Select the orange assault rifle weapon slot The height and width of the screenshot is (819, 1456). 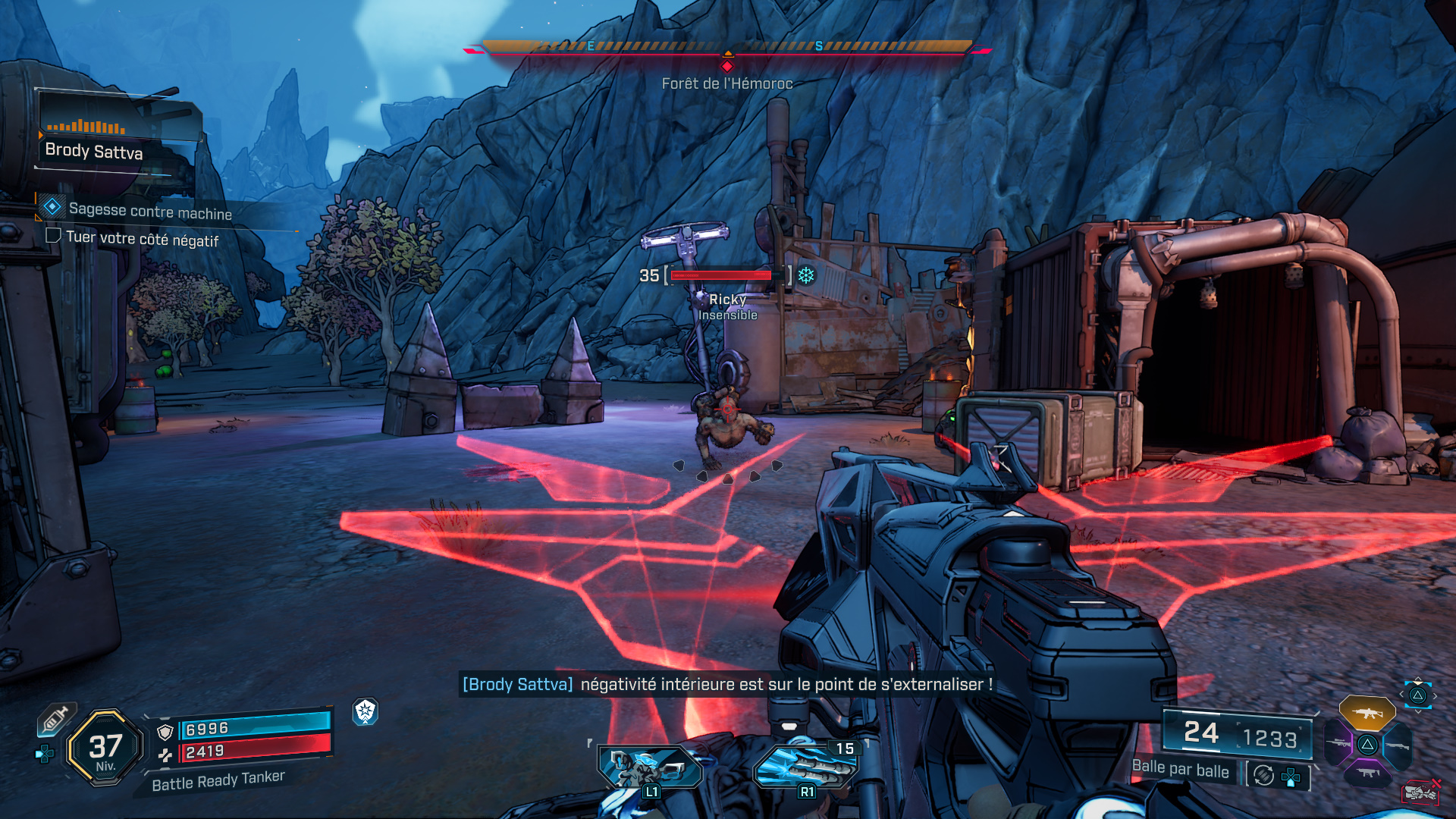[x=1367, y=713]
